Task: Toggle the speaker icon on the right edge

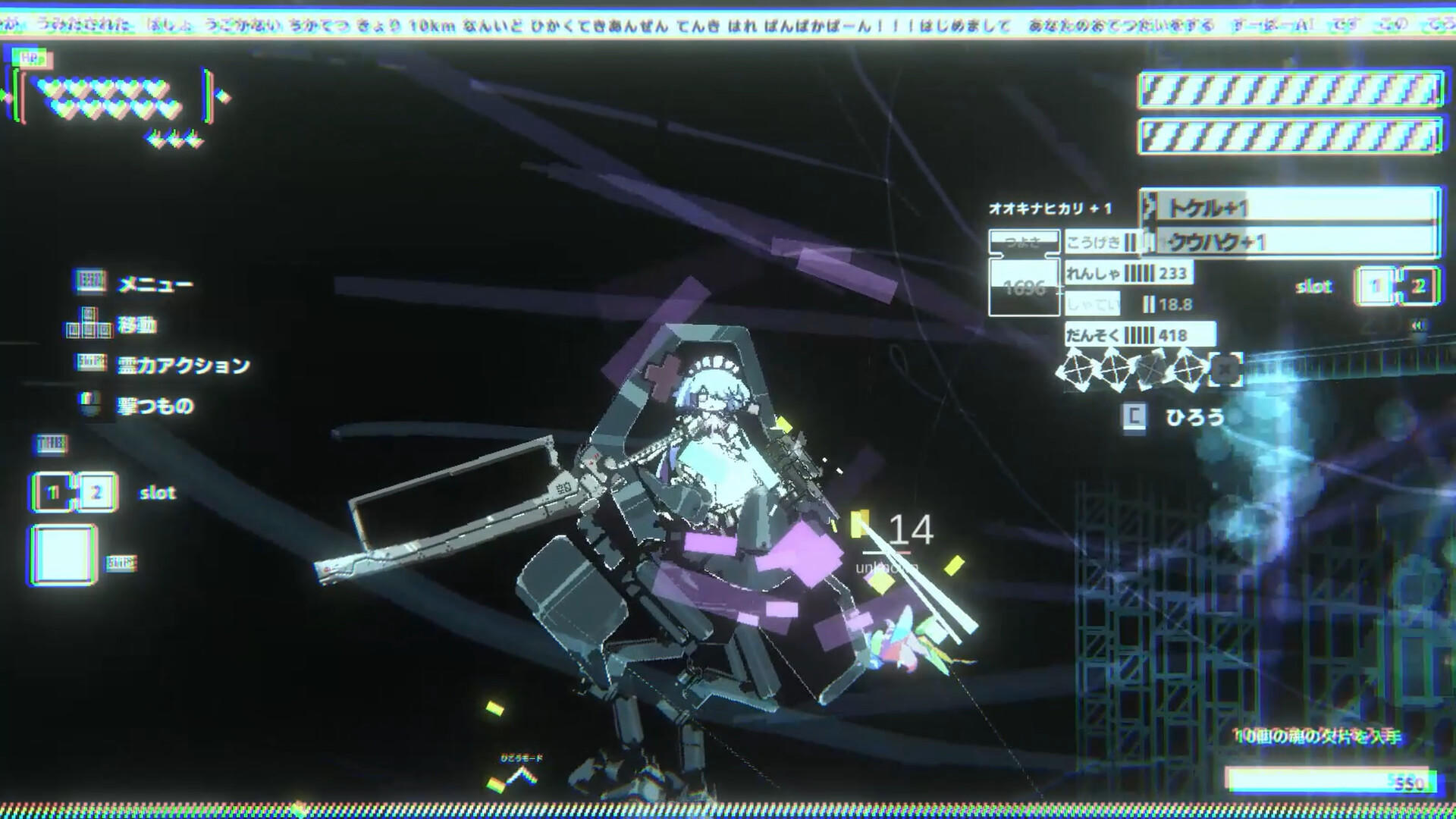Action: click(1418, 325)
